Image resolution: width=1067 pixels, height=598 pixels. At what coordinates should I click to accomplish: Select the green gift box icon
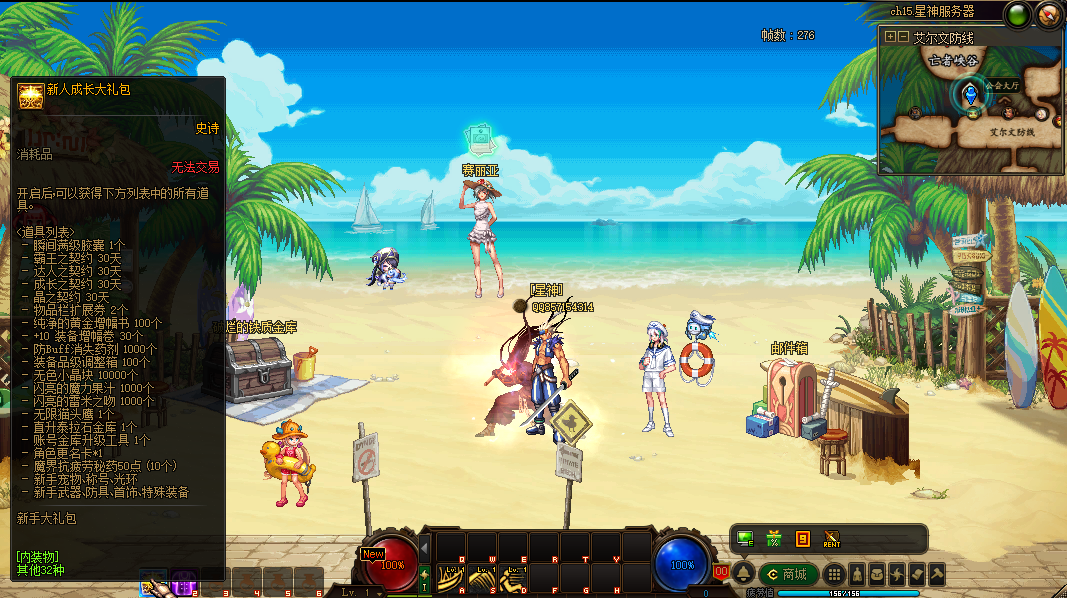coord(773,540)
